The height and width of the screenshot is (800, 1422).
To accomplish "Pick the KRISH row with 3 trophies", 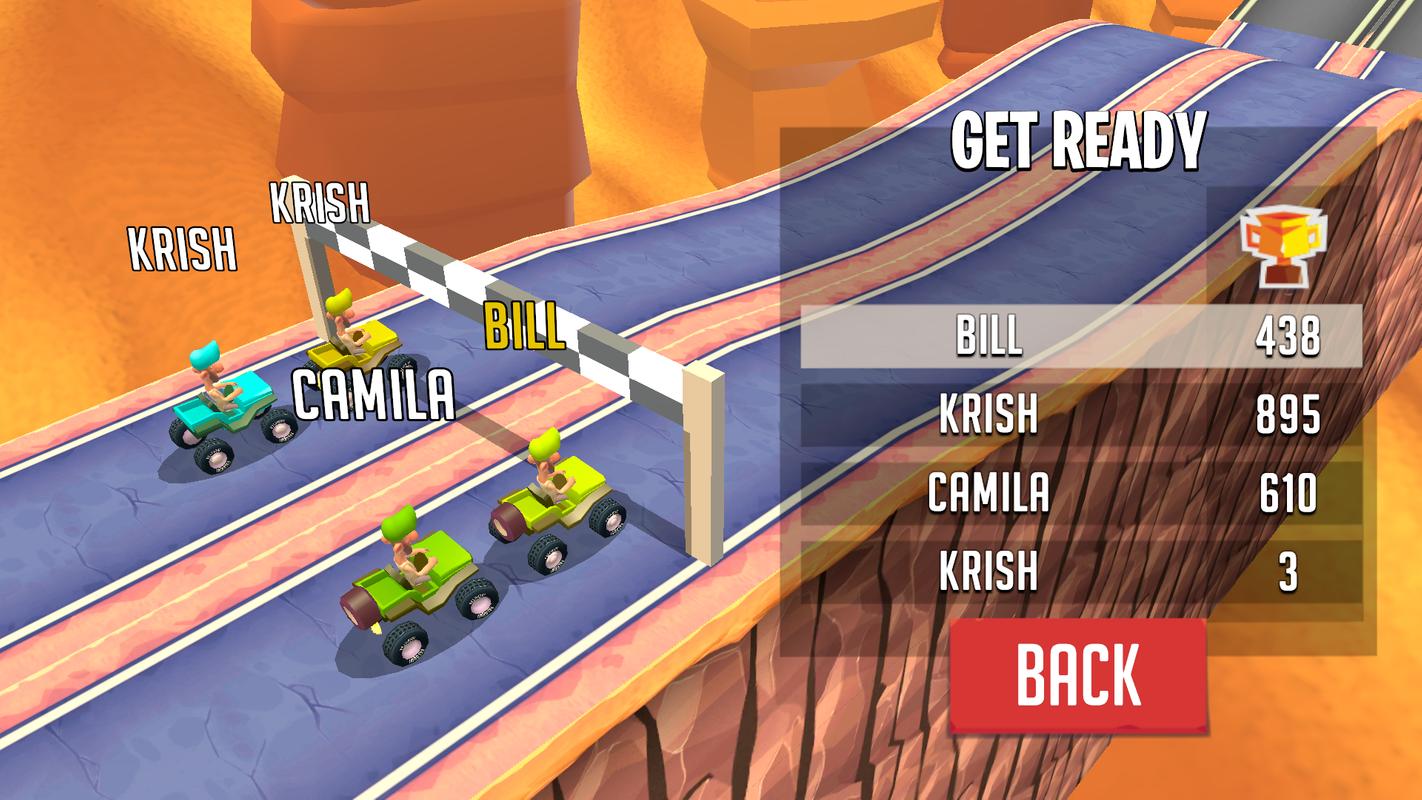I will click(x=1080, y=572).
